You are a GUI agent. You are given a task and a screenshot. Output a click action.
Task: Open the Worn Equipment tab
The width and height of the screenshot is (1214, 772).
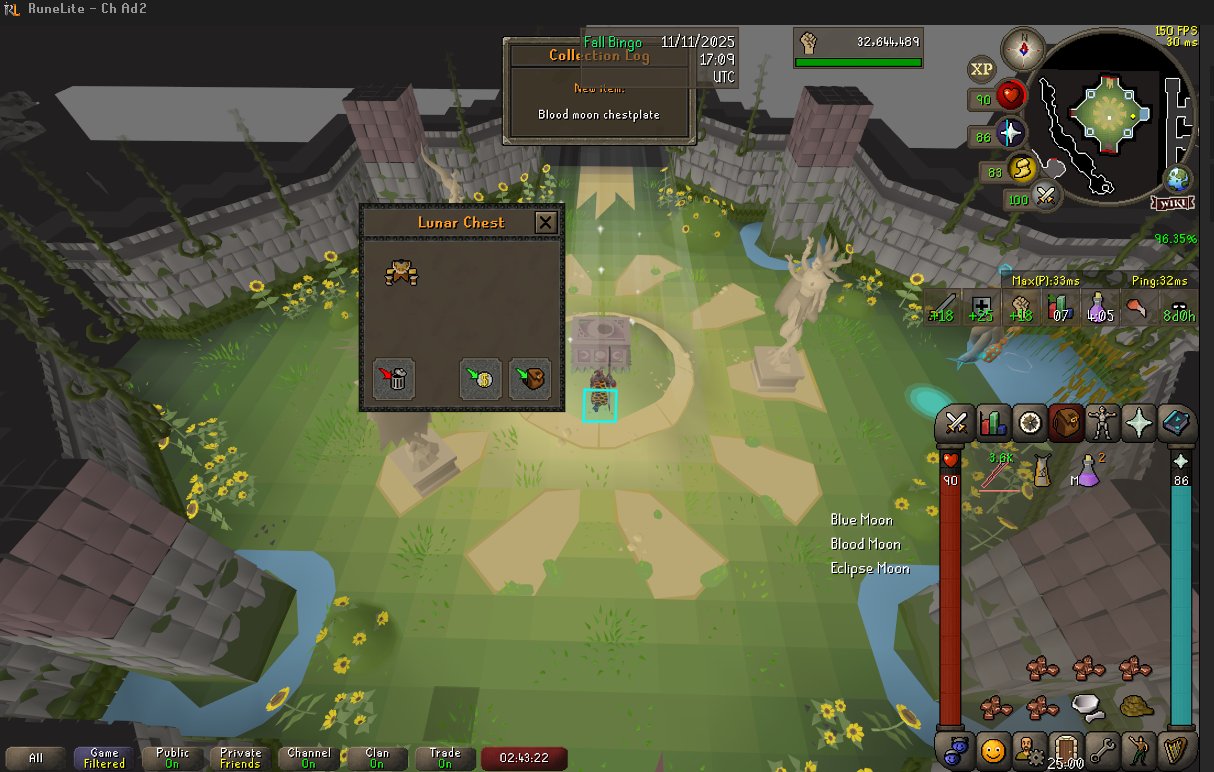click(x=1102, y=423)
